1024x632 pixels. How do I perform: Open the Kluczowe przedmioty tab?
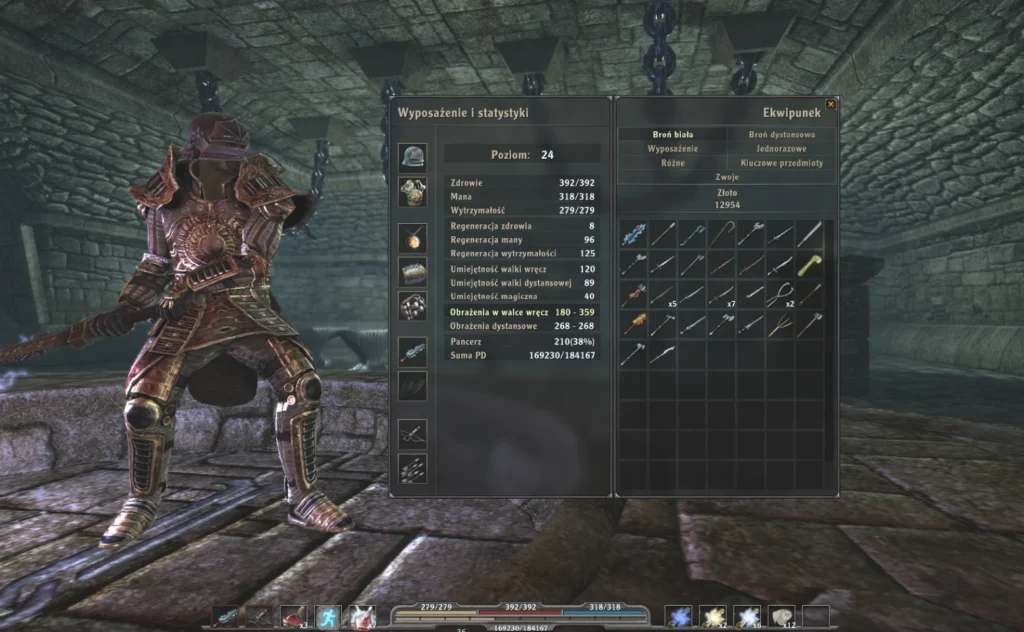click(781, 162)
